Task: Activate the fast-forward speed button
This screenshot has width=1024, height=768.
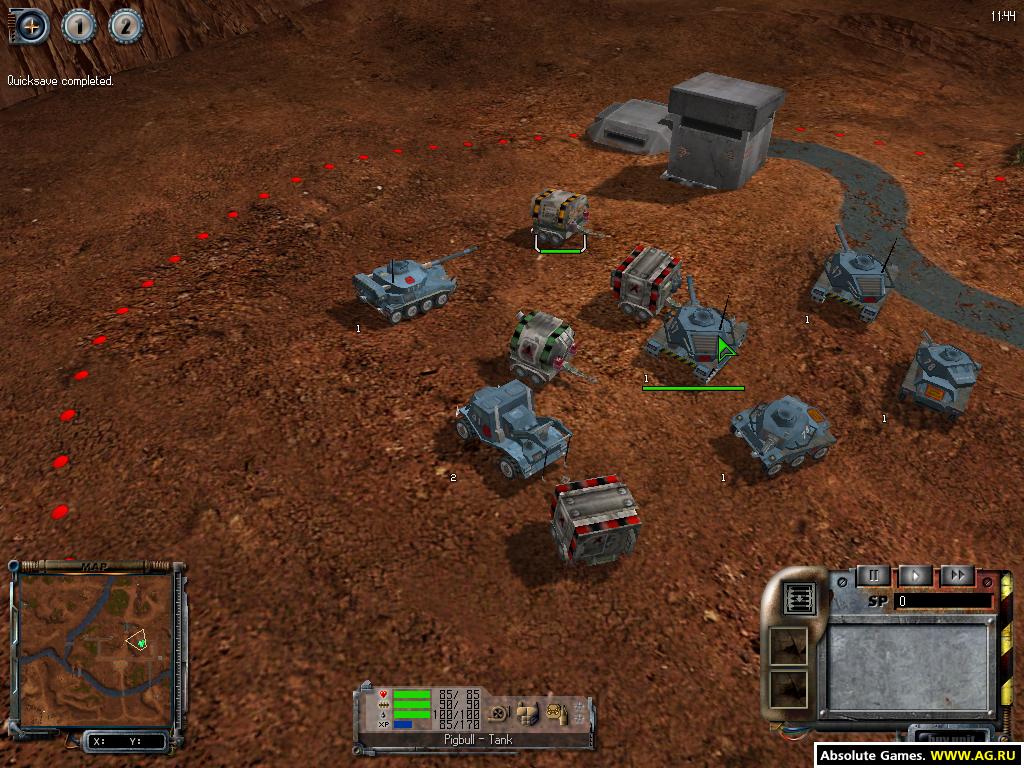Action: pos(957,576)
